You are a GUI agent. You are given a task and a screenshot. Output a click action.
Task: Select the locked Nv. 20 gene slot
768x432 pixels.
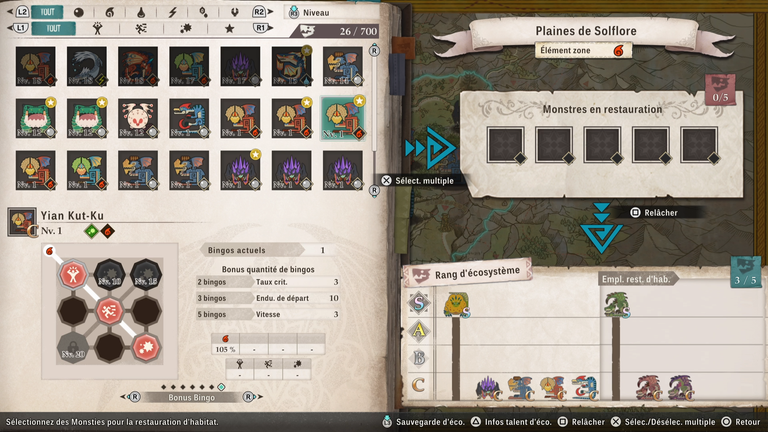pyautogui.click(x=72, y=349)
